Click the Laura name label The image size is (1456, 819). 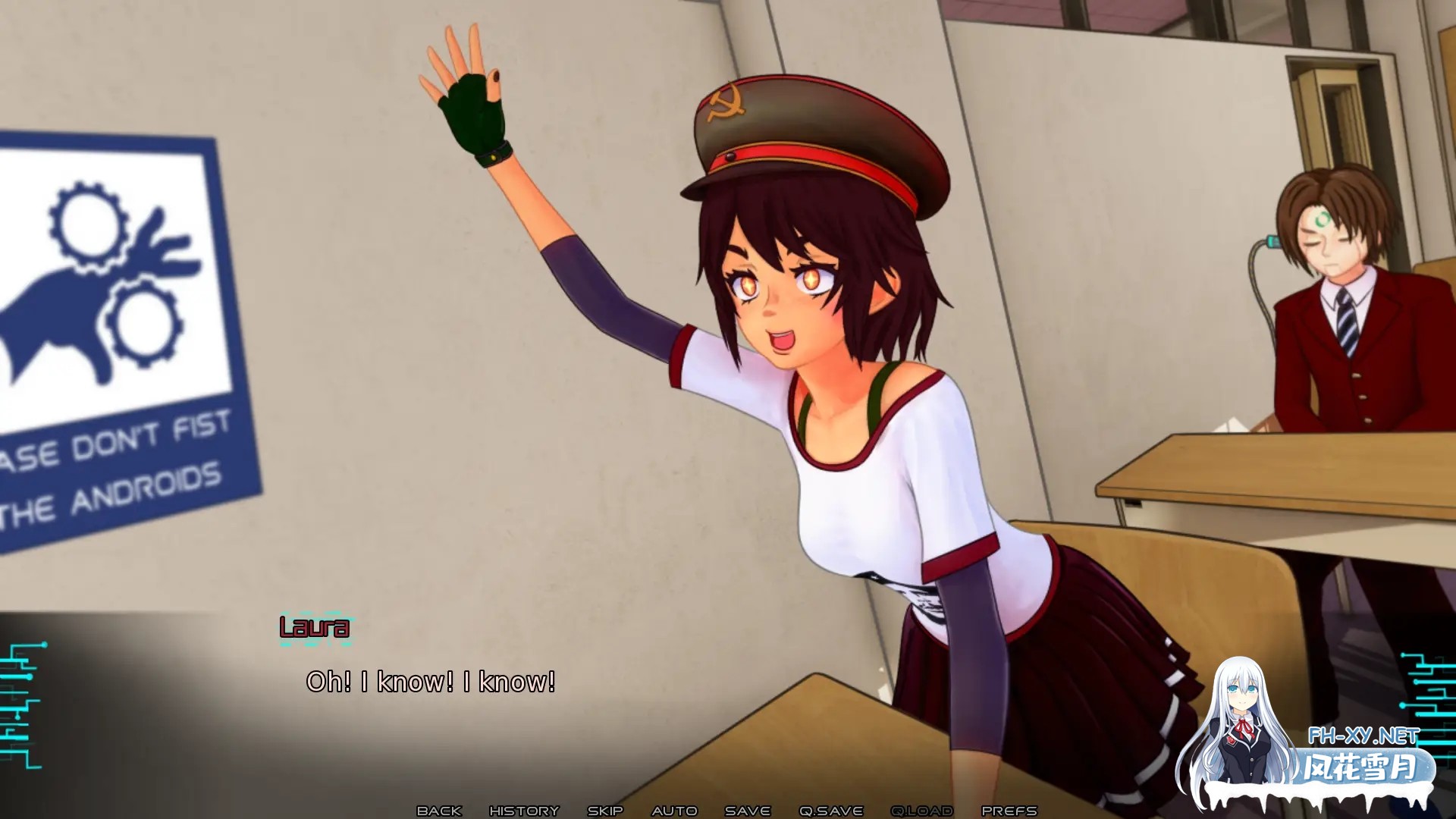[314, 628]
